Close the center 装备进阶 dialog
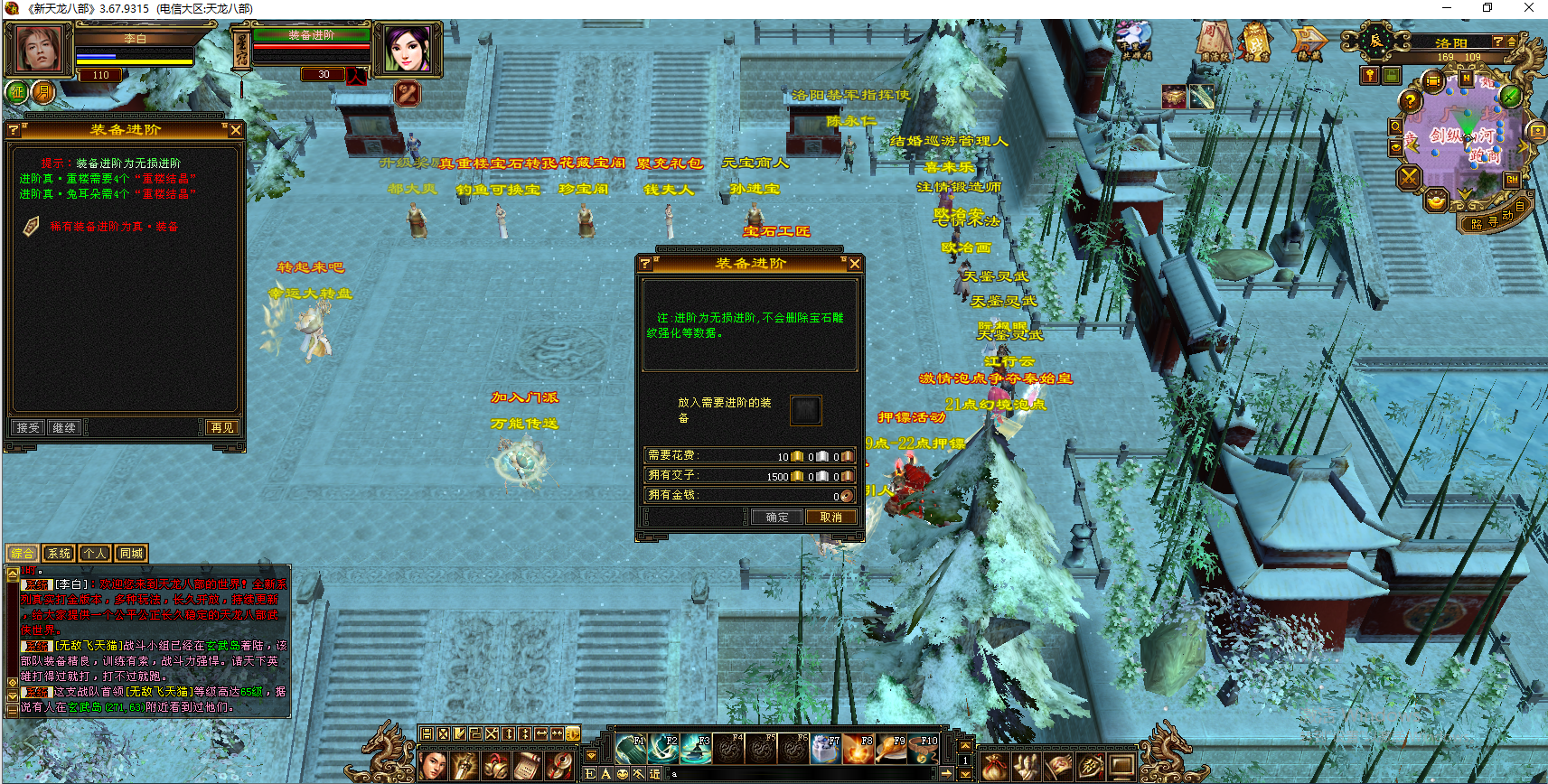The width and height of the screenshot is (1548, 784). click(x=854, y=264)
